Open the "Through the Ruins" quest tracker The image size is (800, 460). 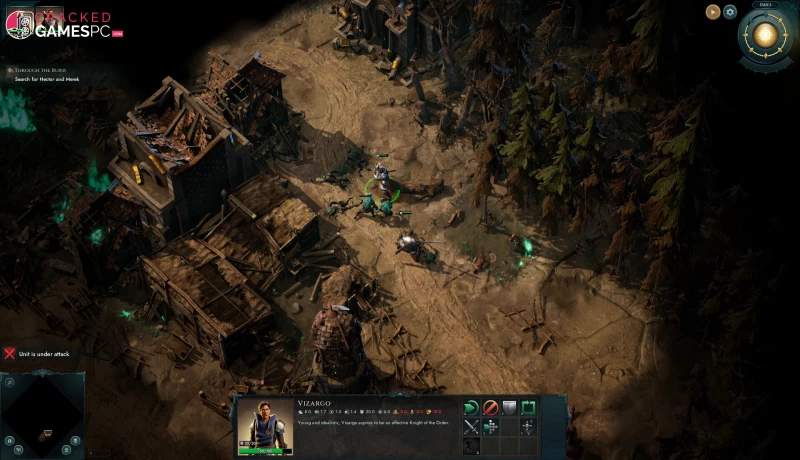click(x=40, y=72)
